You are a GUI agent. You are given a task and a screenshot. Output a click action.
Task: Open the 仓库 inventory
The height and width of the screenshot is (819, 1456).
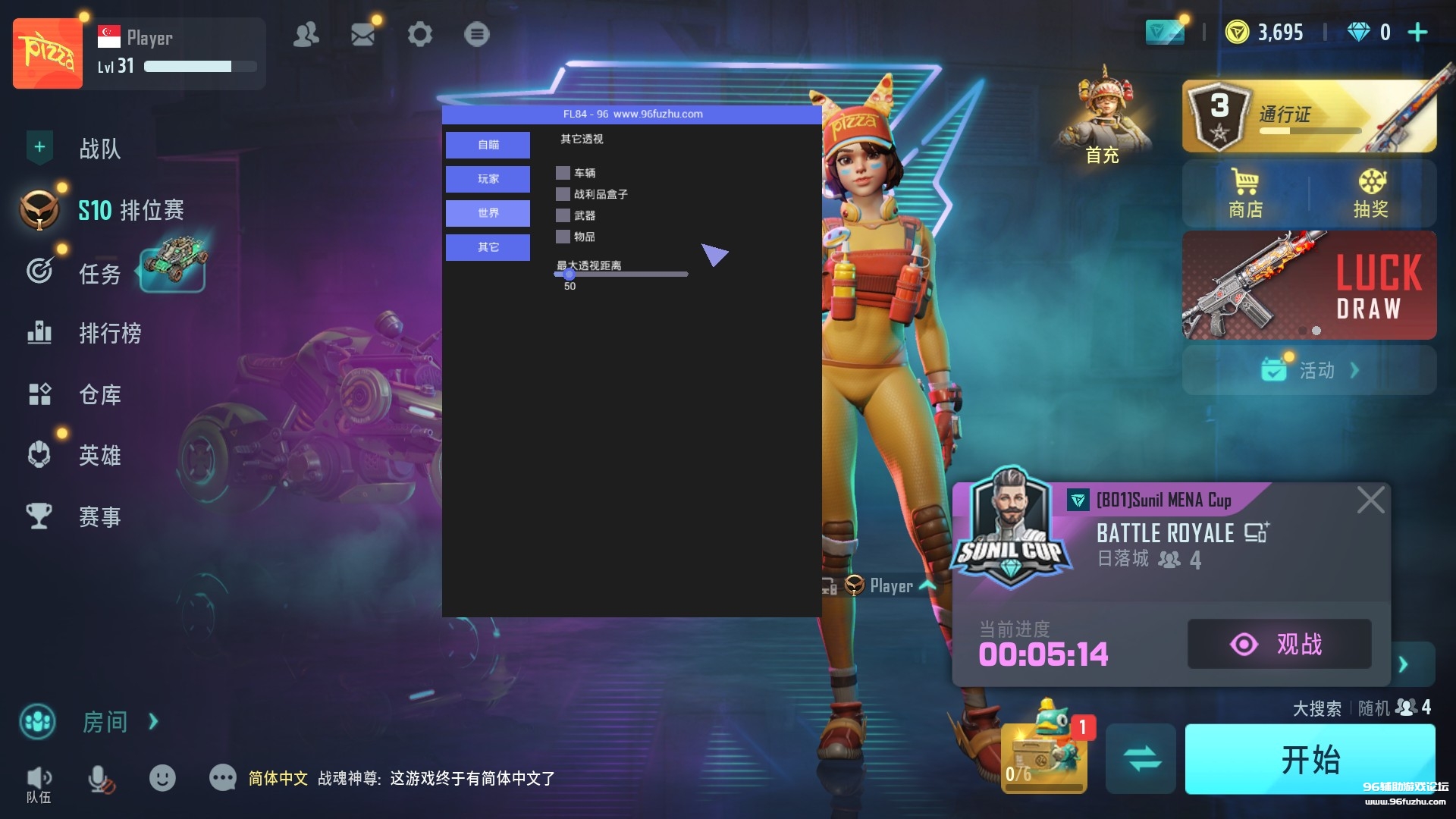pos(99,394)
